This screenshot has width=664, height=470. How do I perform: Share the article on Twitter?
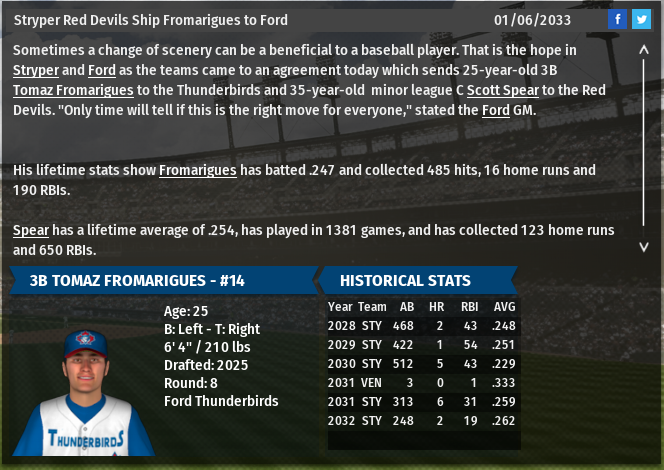click(641, 19)
